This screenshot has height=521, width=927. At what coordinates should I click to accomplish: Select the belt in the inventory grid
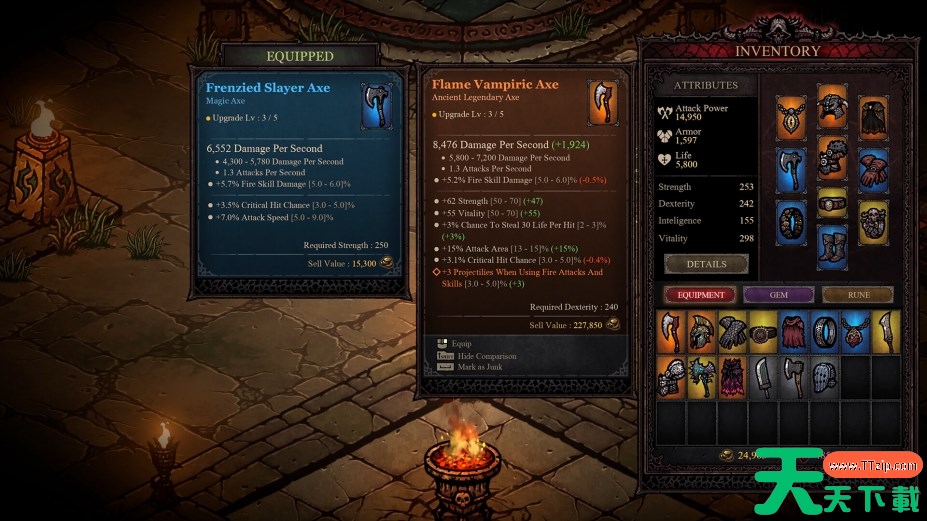coord(763,332)
